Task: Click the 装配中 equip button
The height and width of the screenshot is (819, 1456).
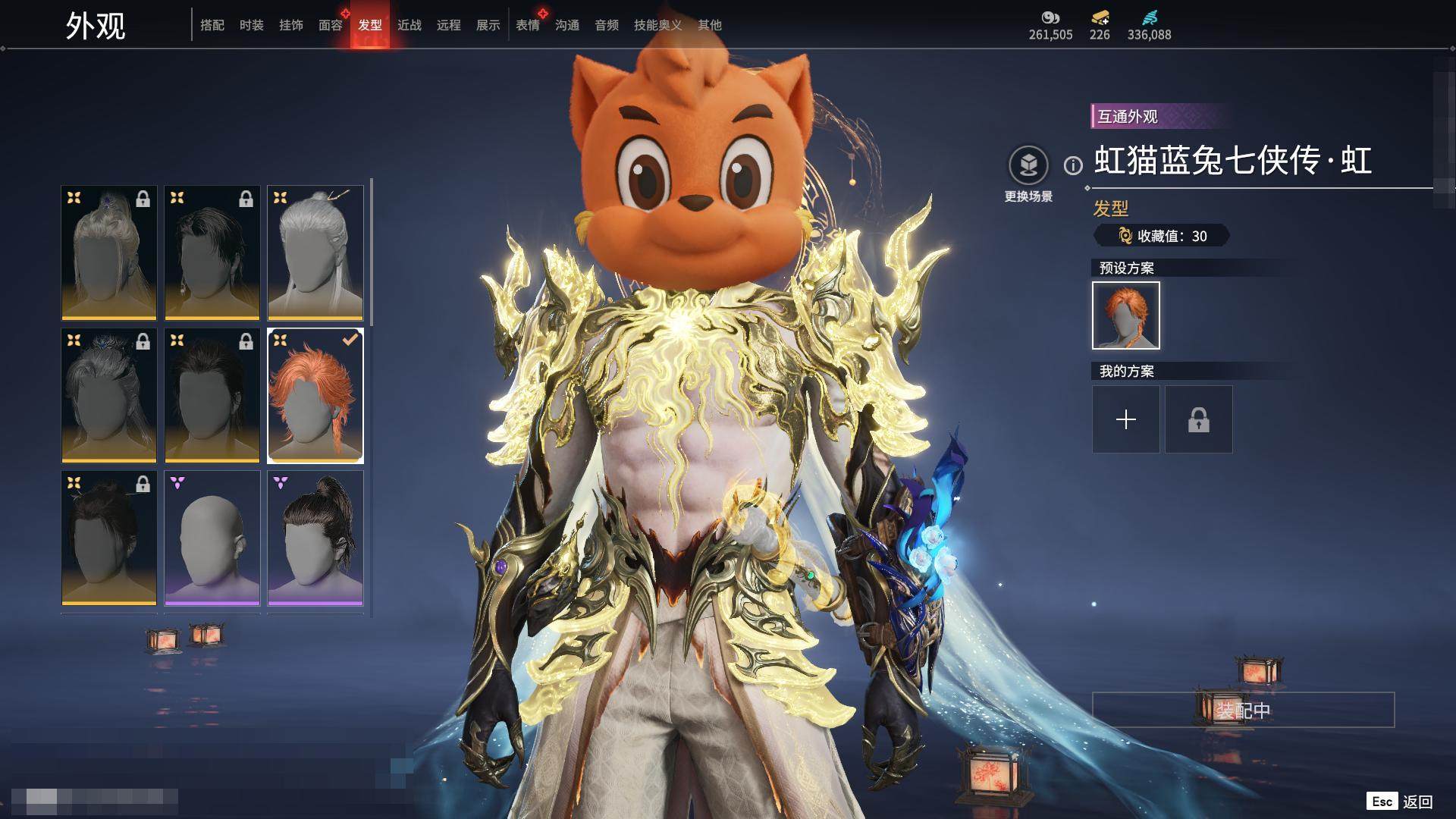Action: 1243,710
